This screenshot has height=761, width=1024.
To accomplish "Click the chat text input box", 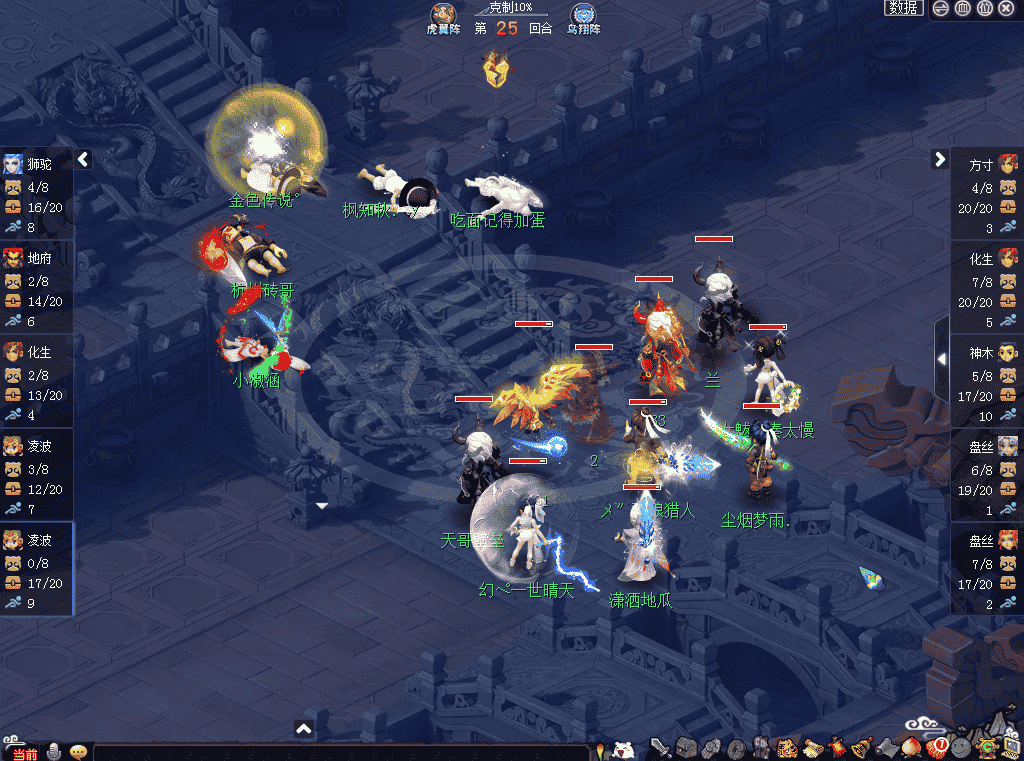I will [x=340, y=753].
